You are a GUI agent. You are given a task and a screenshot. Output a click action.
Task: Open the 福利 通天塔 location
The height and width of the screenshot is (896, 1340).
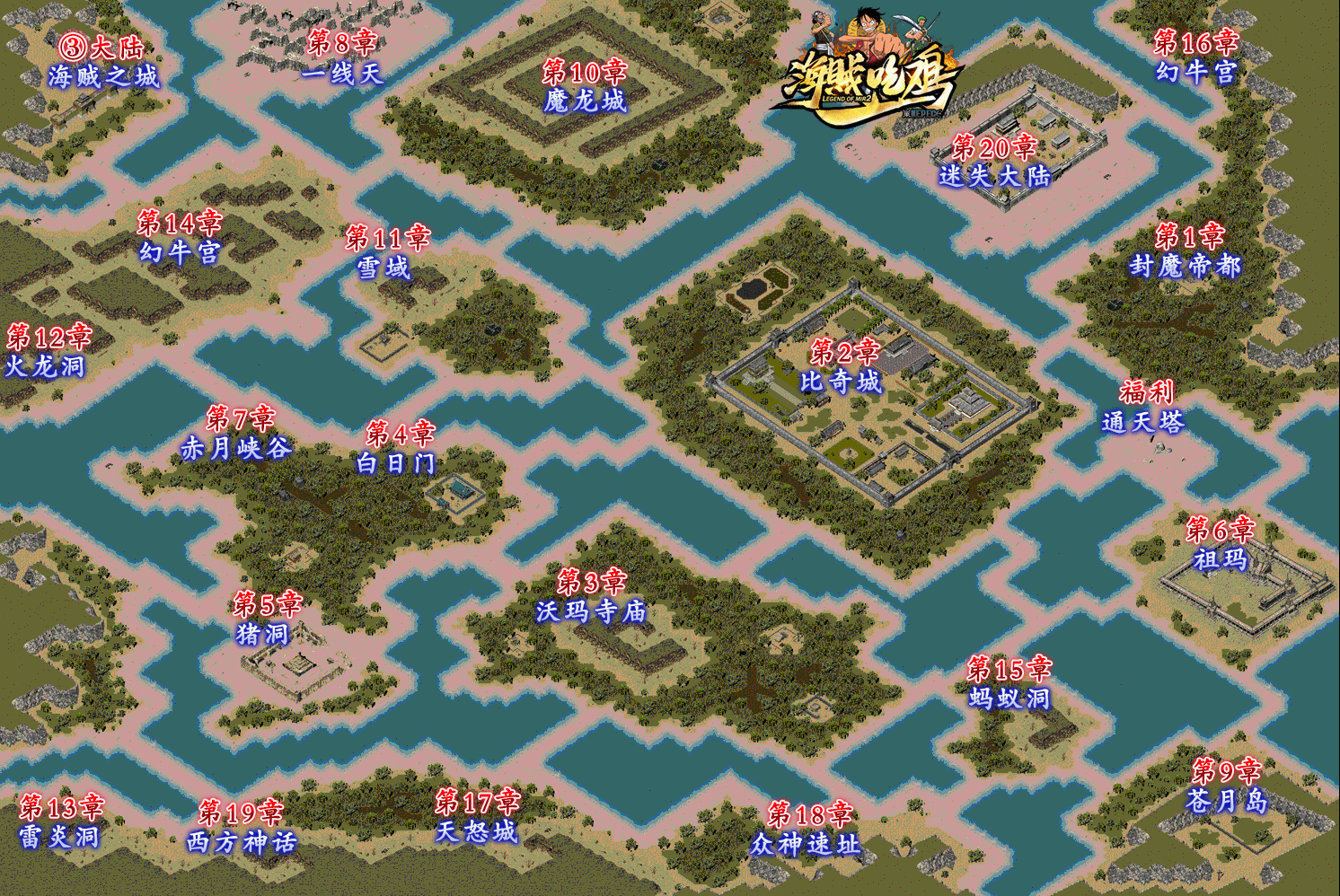(x=1143, y=407)
